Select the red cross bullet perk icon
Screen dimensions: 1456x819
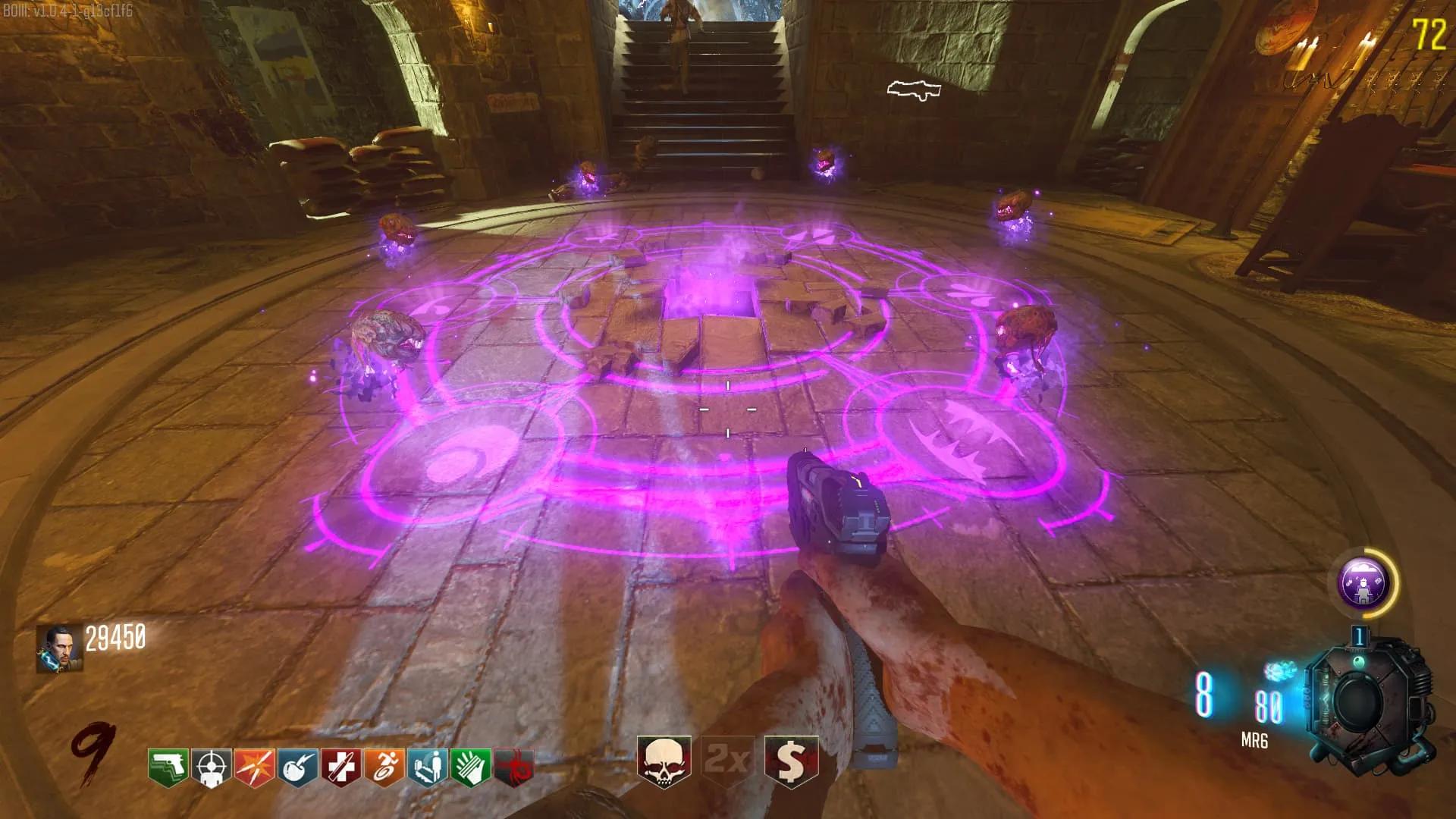[340, 767]
